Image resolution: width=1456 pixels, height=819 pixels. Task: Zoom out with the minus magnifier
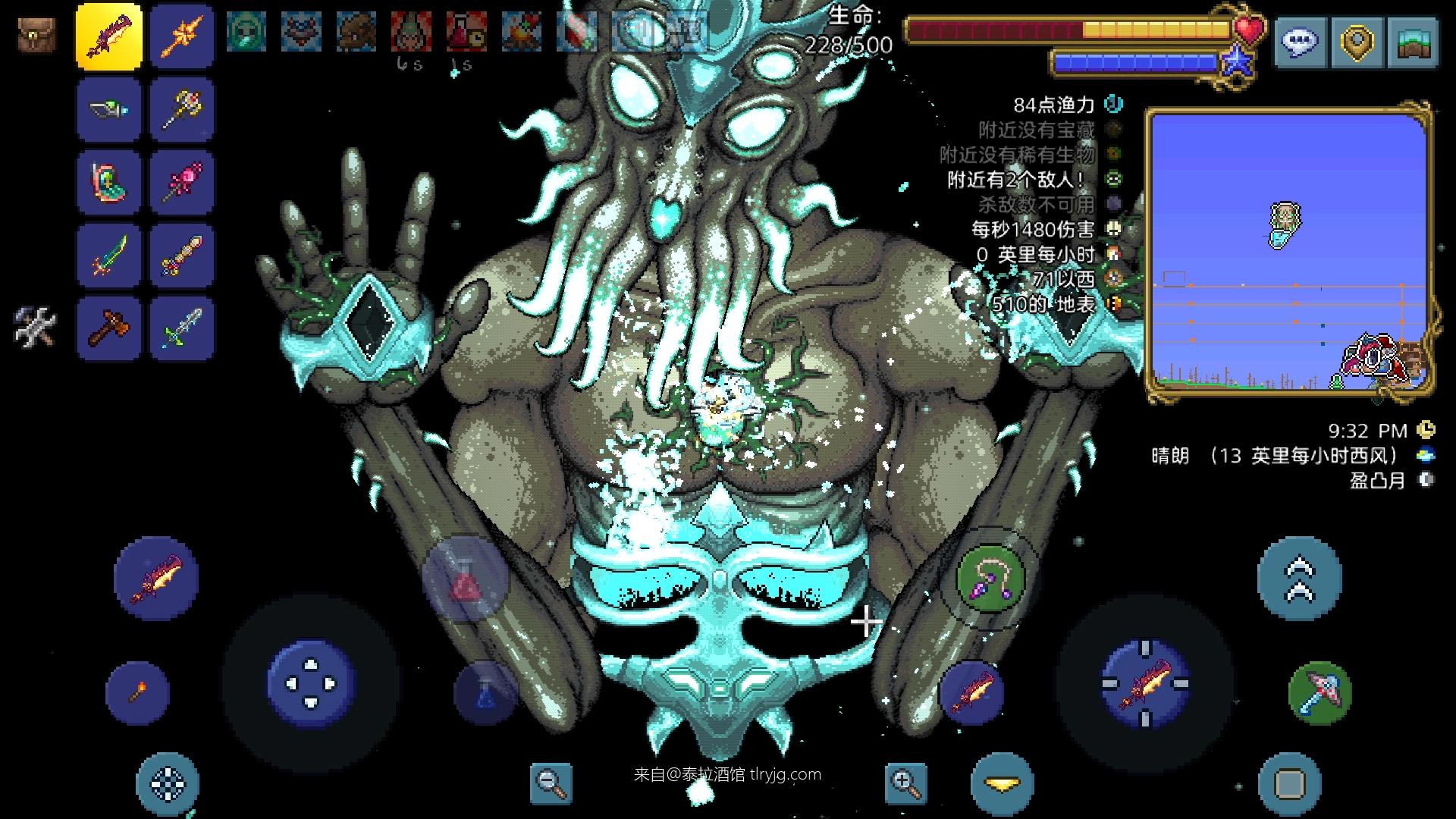[551, 782]
